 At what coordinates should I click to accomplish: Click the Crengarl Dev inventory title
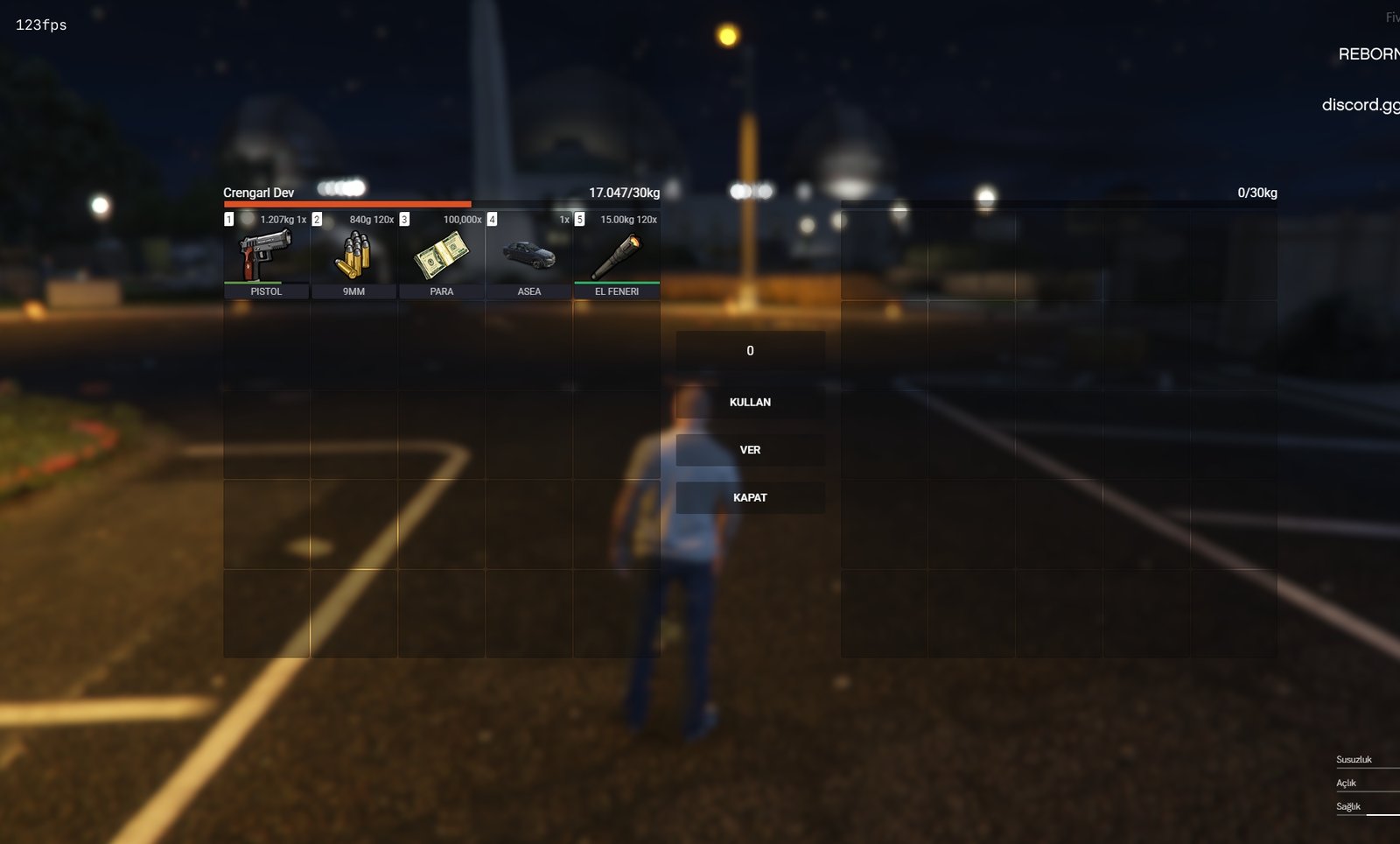tap(257, 192)
